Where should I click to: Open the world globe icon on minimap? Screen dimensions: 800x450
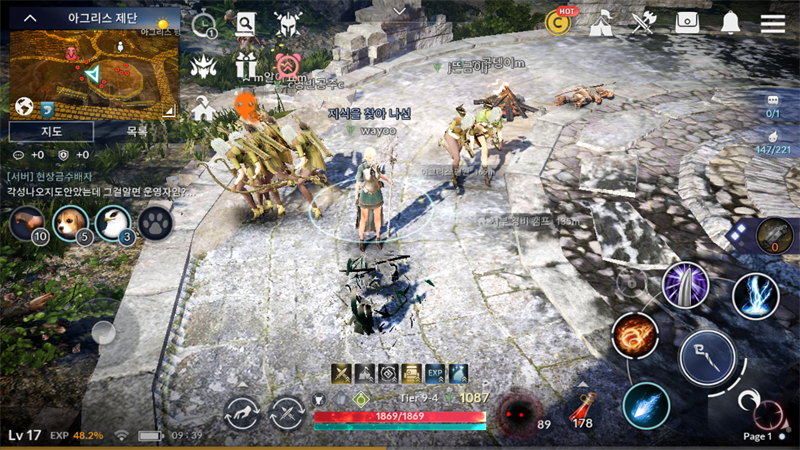24,106
